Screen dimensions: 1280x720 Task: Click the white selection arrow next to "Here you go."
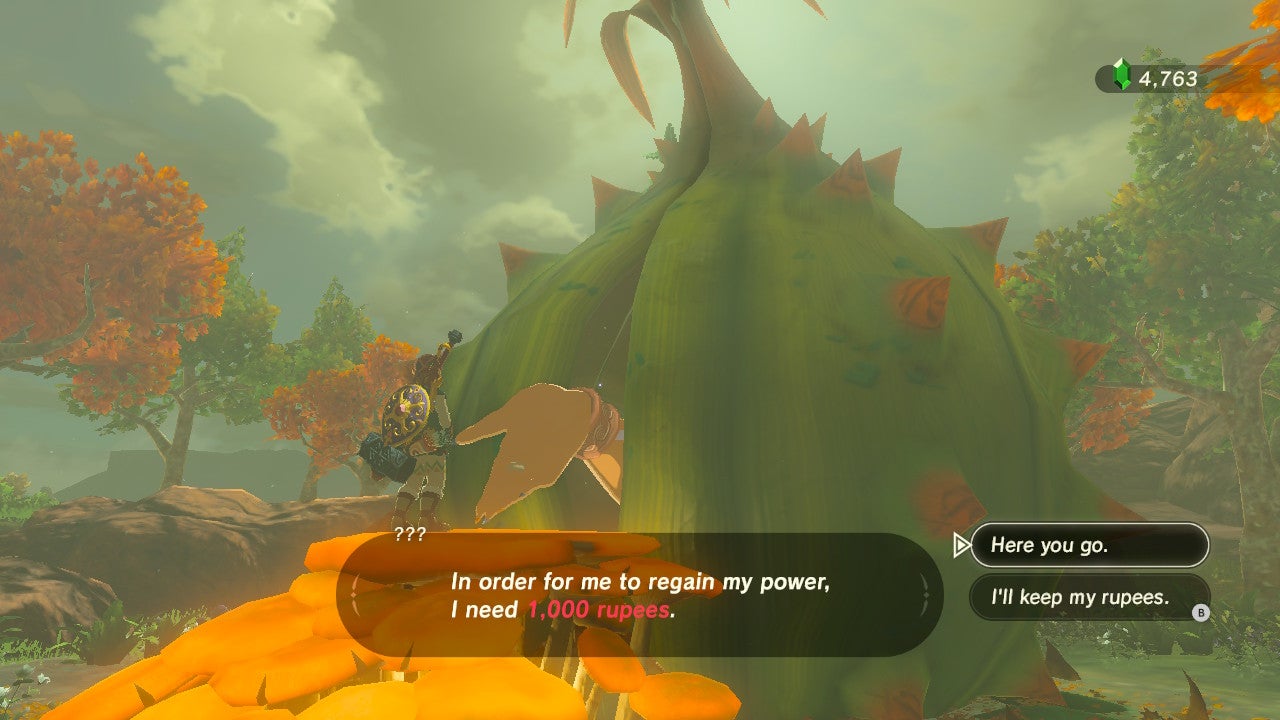point(961,546)
